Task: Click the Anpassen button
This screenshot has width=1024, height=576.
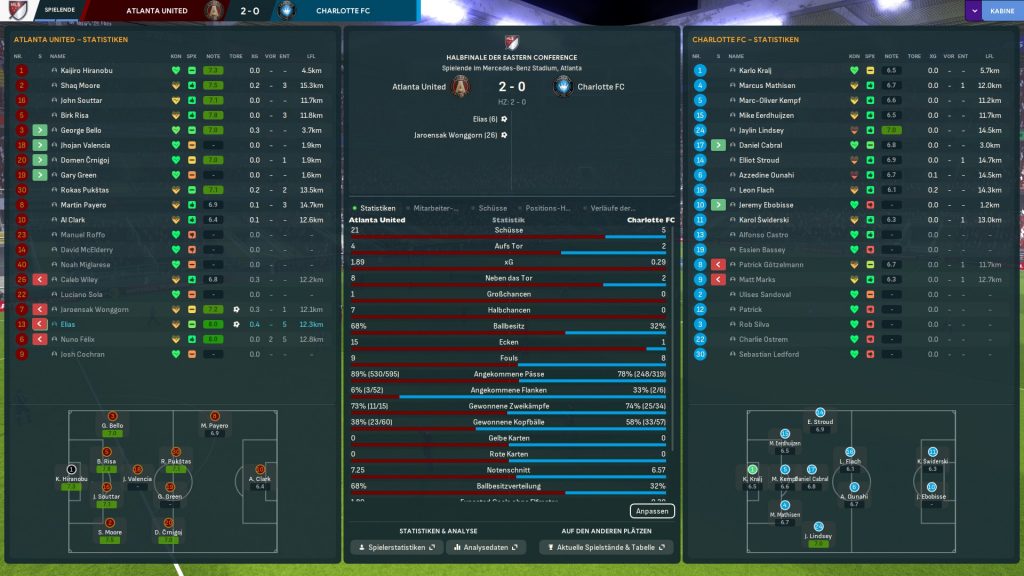Action: [652, 511]
